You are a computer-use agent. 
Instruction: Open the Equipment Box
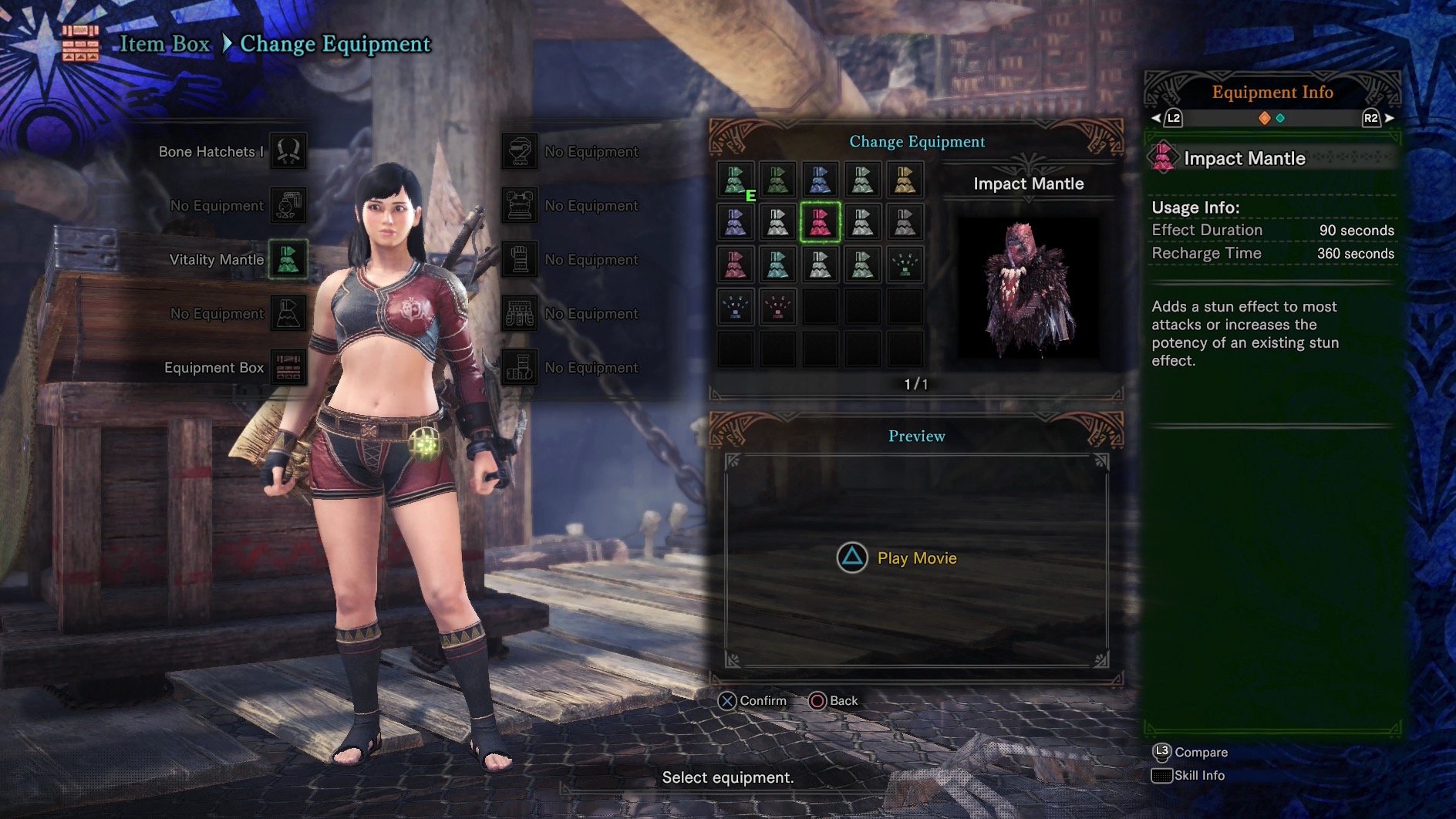[x=288, y=367]
